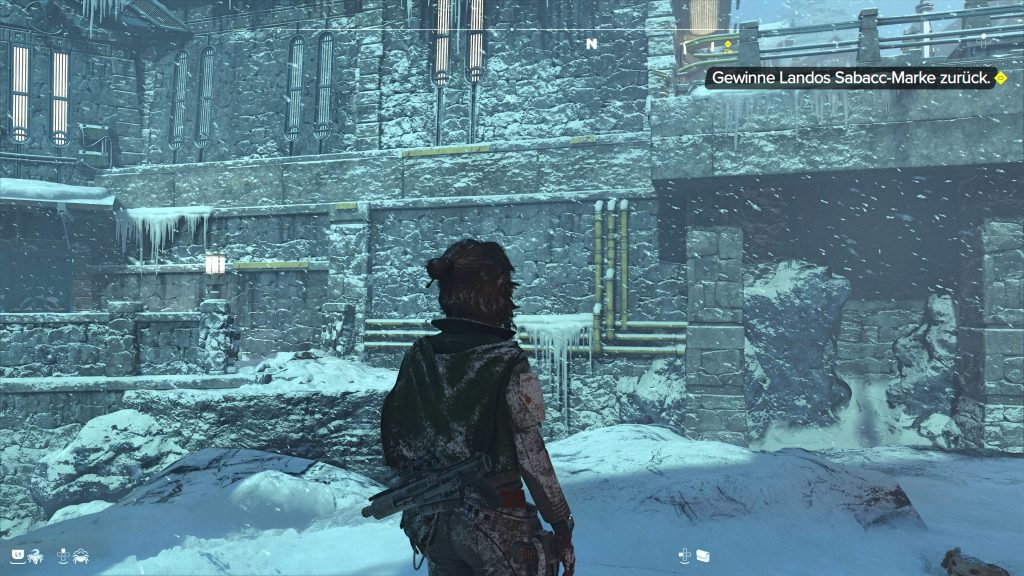Viewport: 1024px width, 576px height.
Task: Open the card-shaped item icon
Action: pyautogui.click(x=704, y=553)
